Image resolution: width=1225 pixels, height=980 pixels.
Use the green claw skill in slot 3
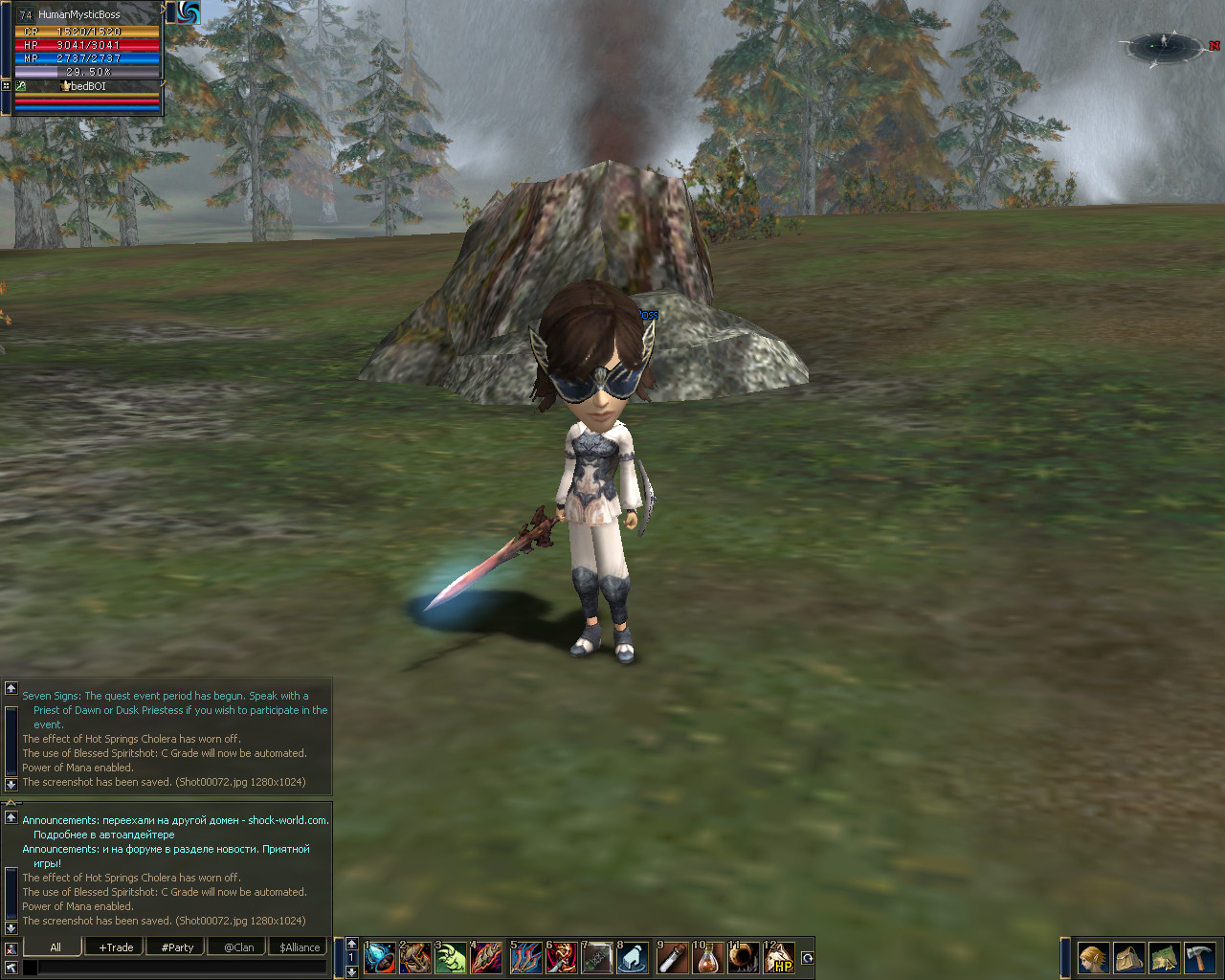[x=452, y=957]
